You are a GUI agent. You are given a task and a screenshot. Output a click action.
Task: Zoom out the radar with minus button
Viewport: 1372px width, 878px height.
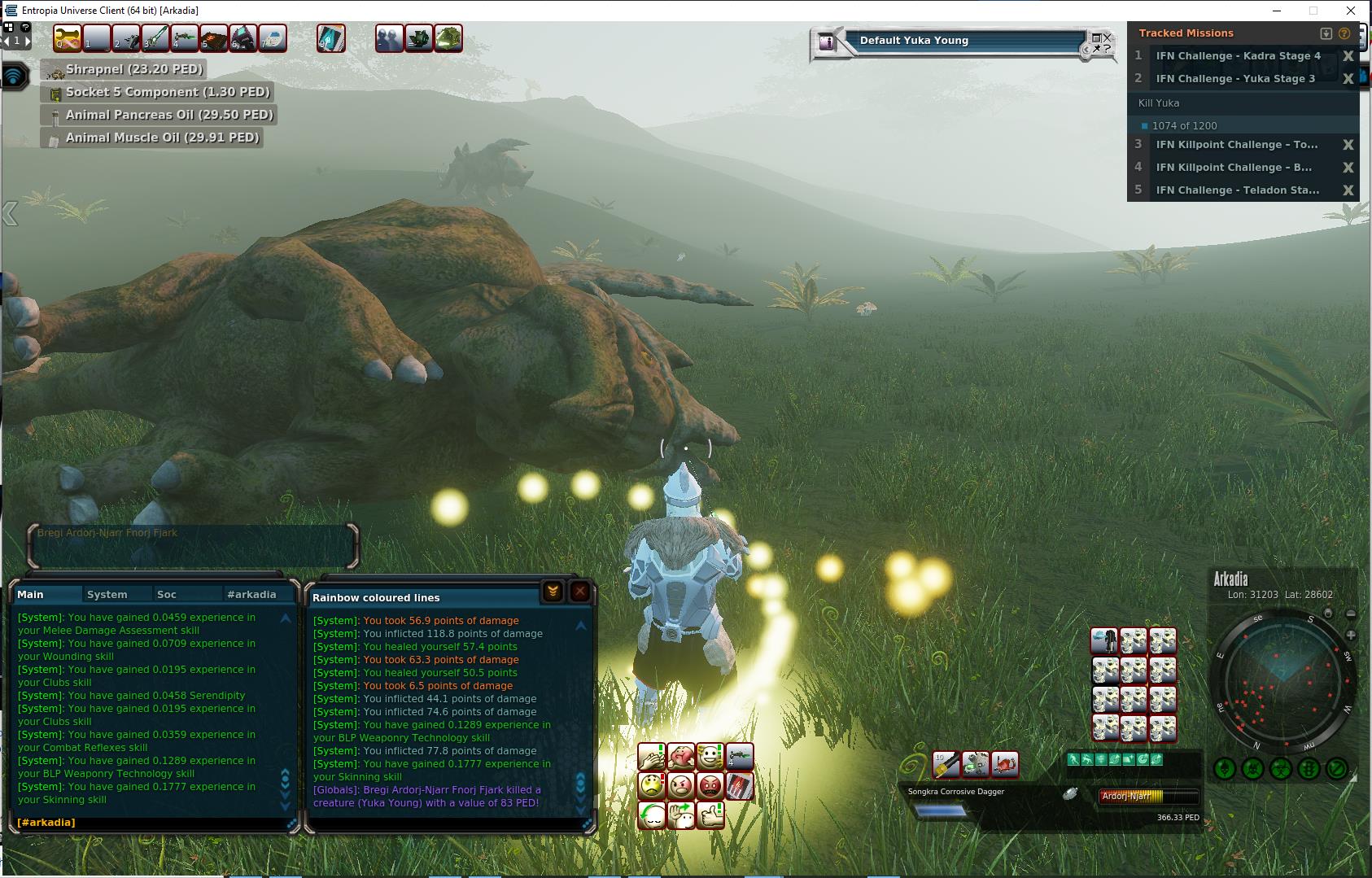[x=1351, y=614]
